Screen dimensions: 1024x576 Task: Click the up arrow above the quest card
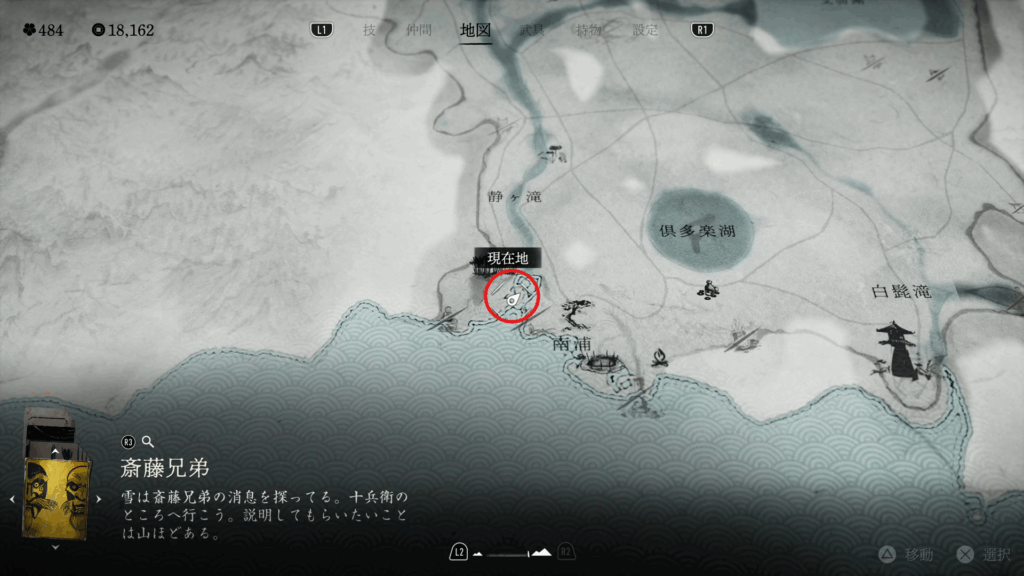click(55, 453)
